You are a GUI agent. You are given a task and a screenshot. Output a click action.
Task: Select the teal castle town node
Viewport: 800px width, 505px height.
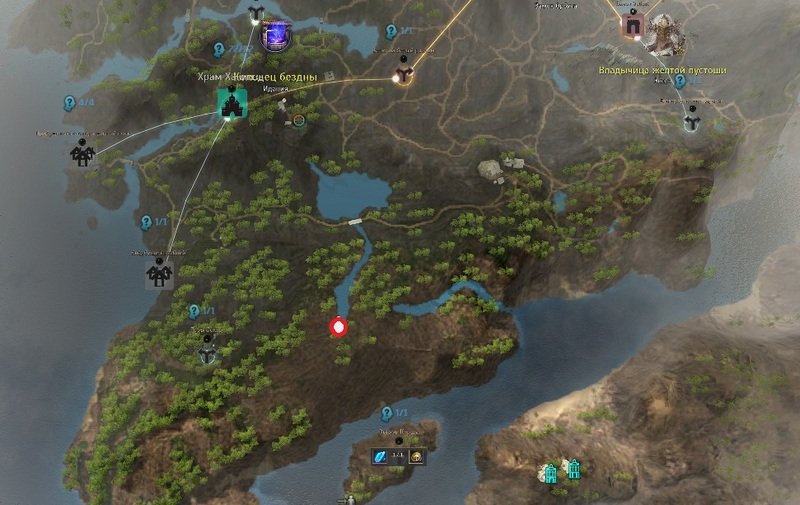tap(233, 103)
